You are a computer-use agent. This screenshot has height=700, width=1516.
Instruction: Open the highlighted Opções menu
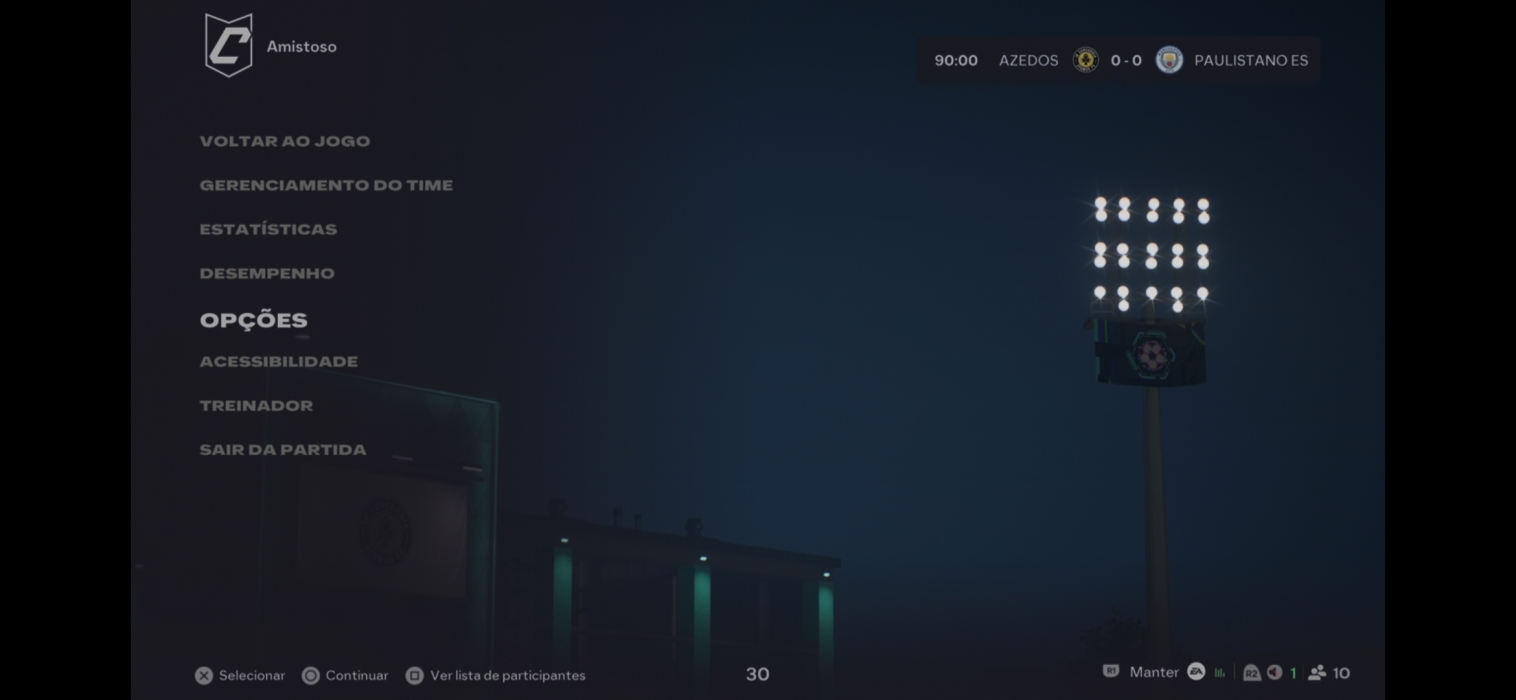click(254, 320)
